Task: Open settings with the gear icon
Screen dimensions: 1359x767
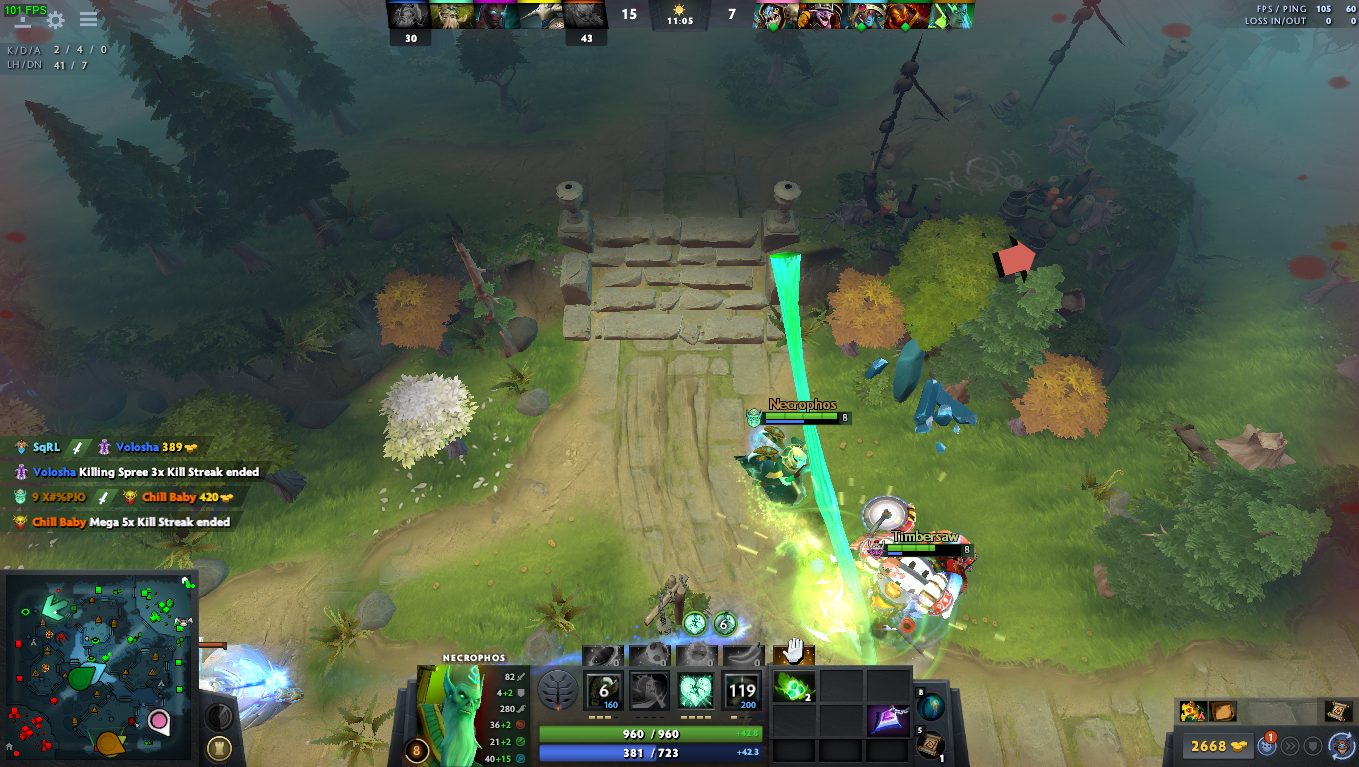Action: pos(57,18)
